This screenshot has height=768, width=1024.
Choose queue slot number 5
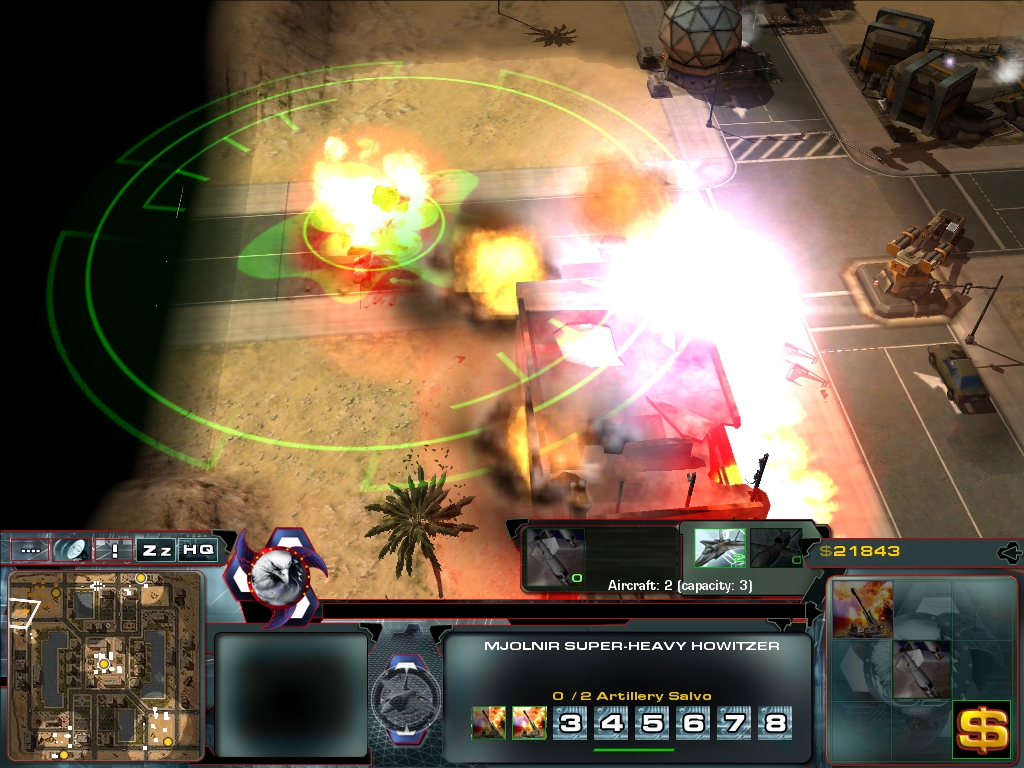[652, 722]
